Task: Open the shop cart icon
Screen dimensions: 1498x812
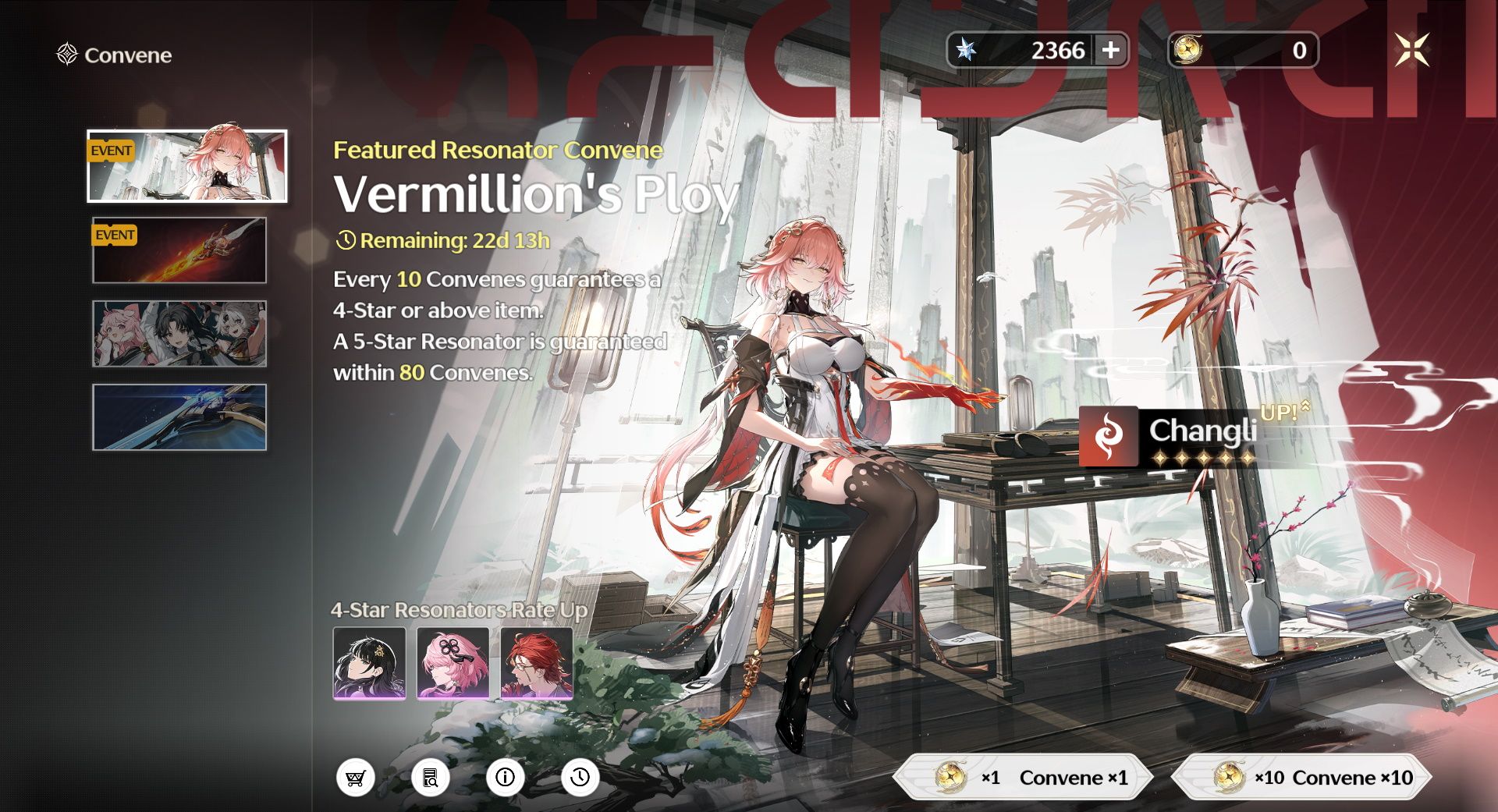Action: [x=356, y=778]
